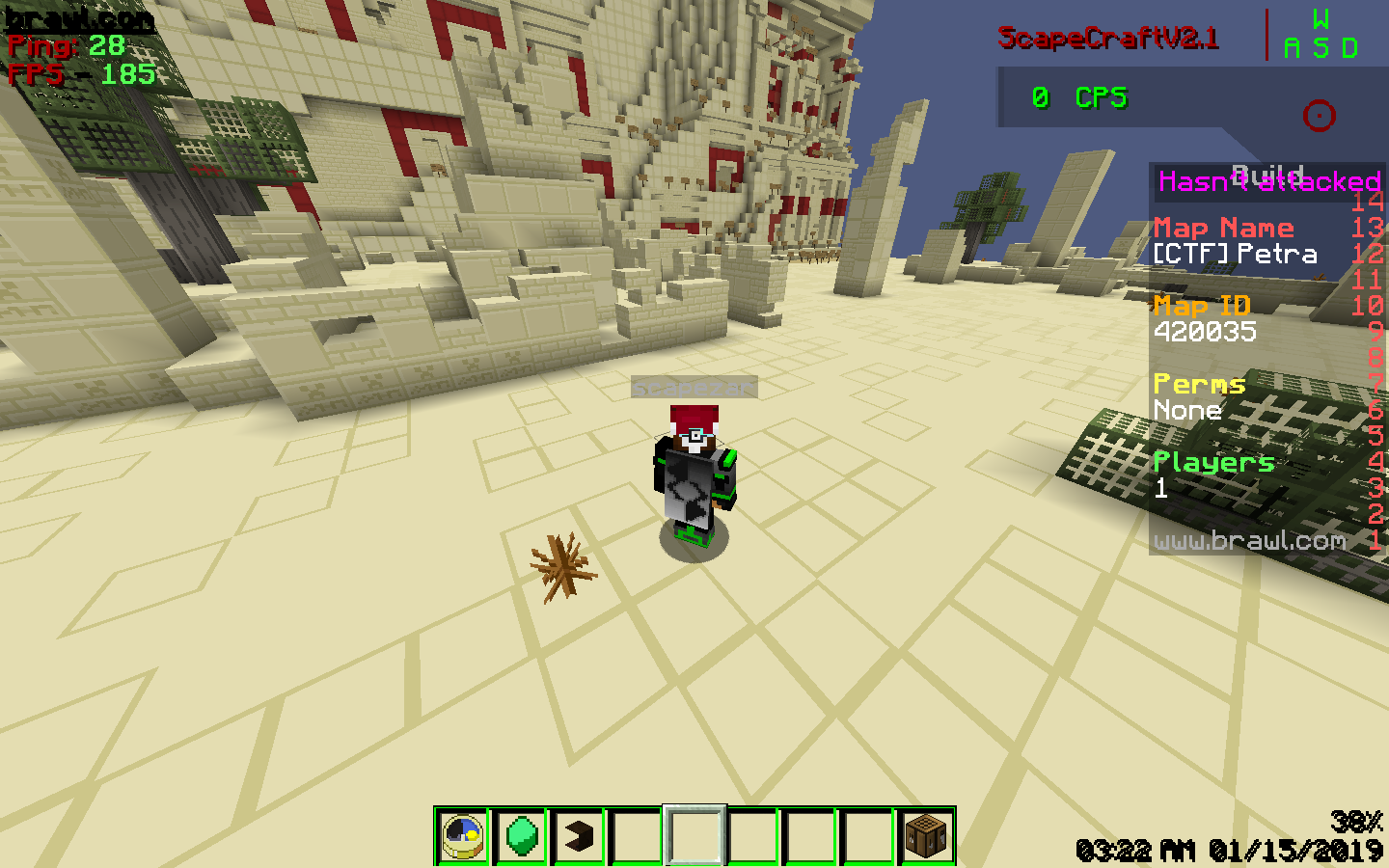The image size is (1389, 868).
Task: Select the crafting table hotbar slot
Action: point(927,835)
